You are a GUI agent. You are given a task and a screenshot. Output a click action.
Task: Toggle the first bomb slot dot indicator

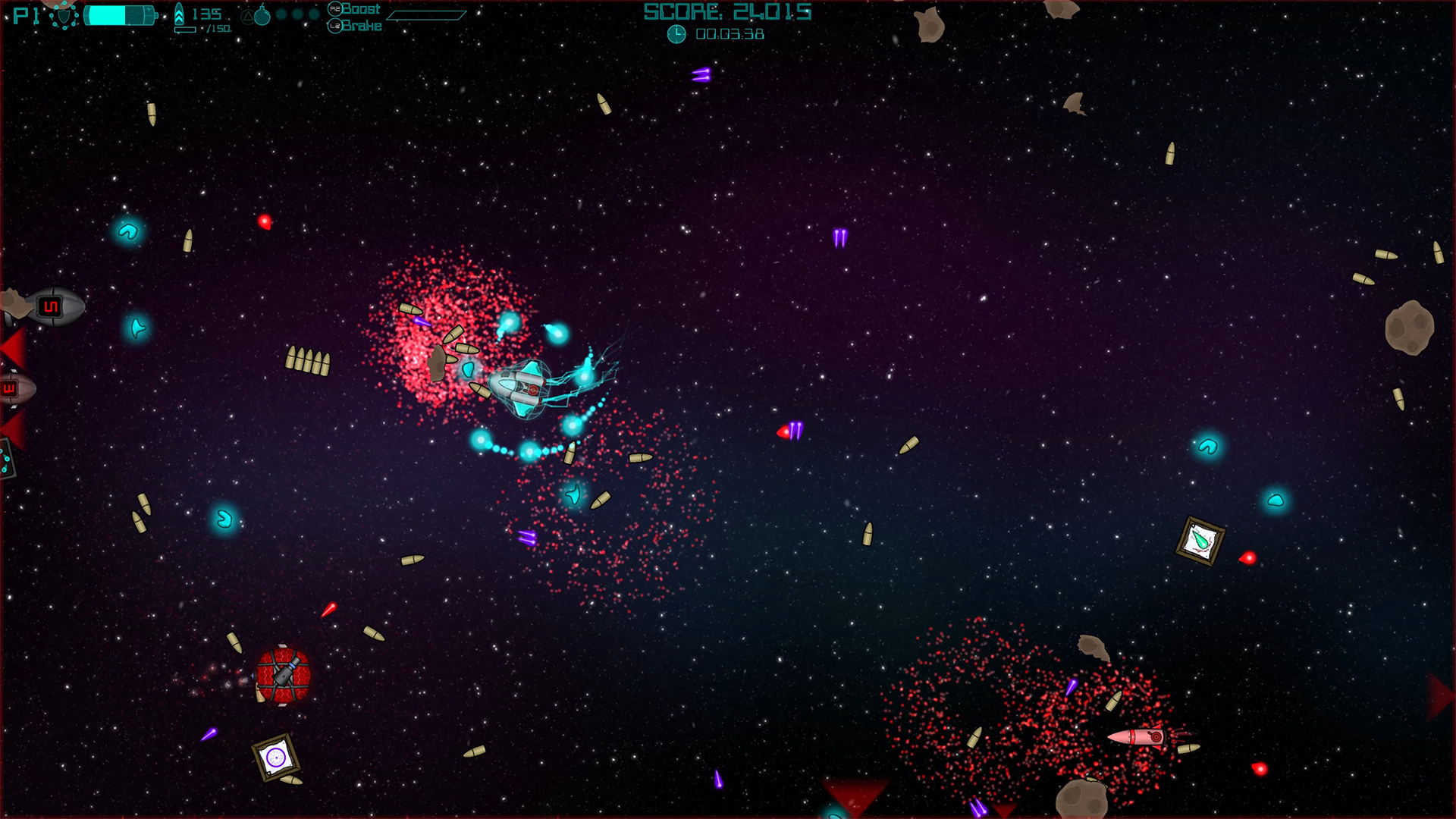[281, 13]
